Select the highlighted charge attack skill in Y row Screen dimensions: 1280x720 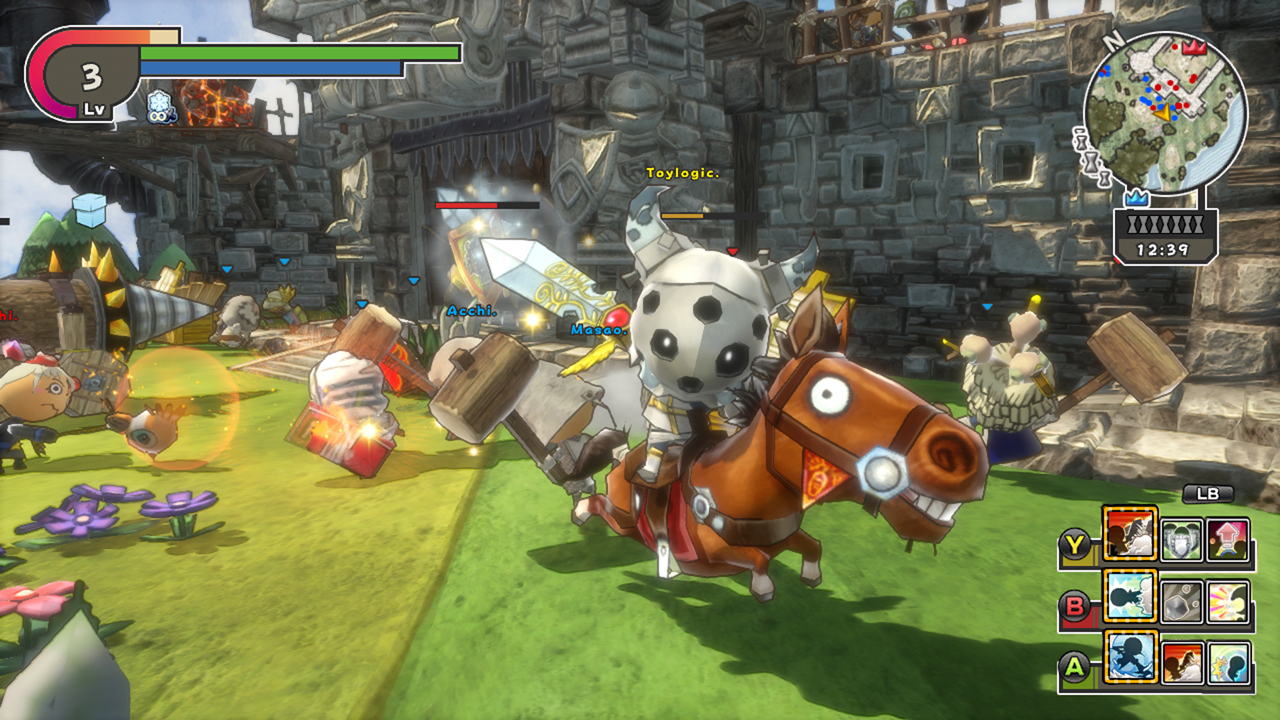pos(1130,533)
